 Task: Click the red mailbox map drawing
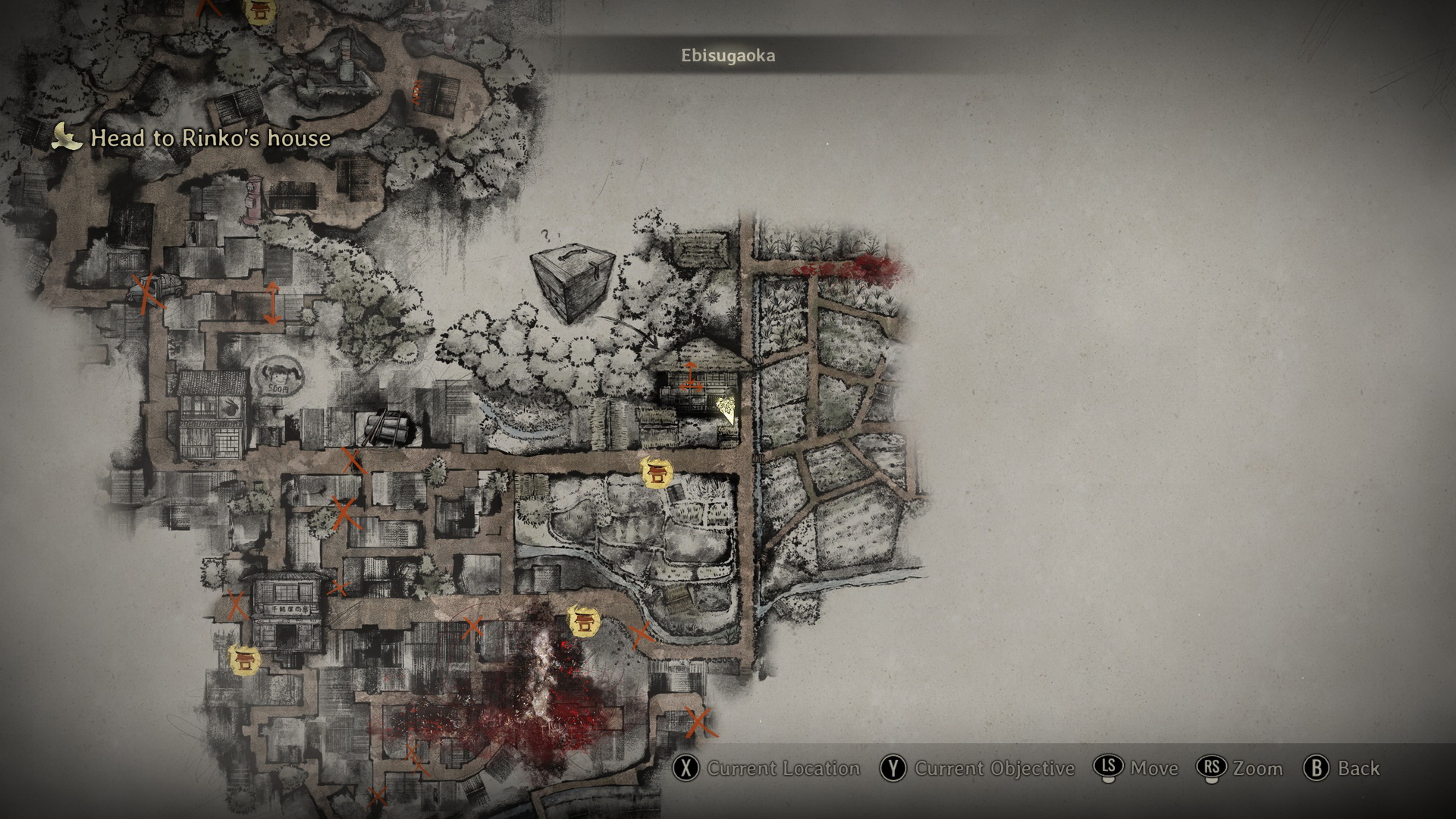coord(252,202)
